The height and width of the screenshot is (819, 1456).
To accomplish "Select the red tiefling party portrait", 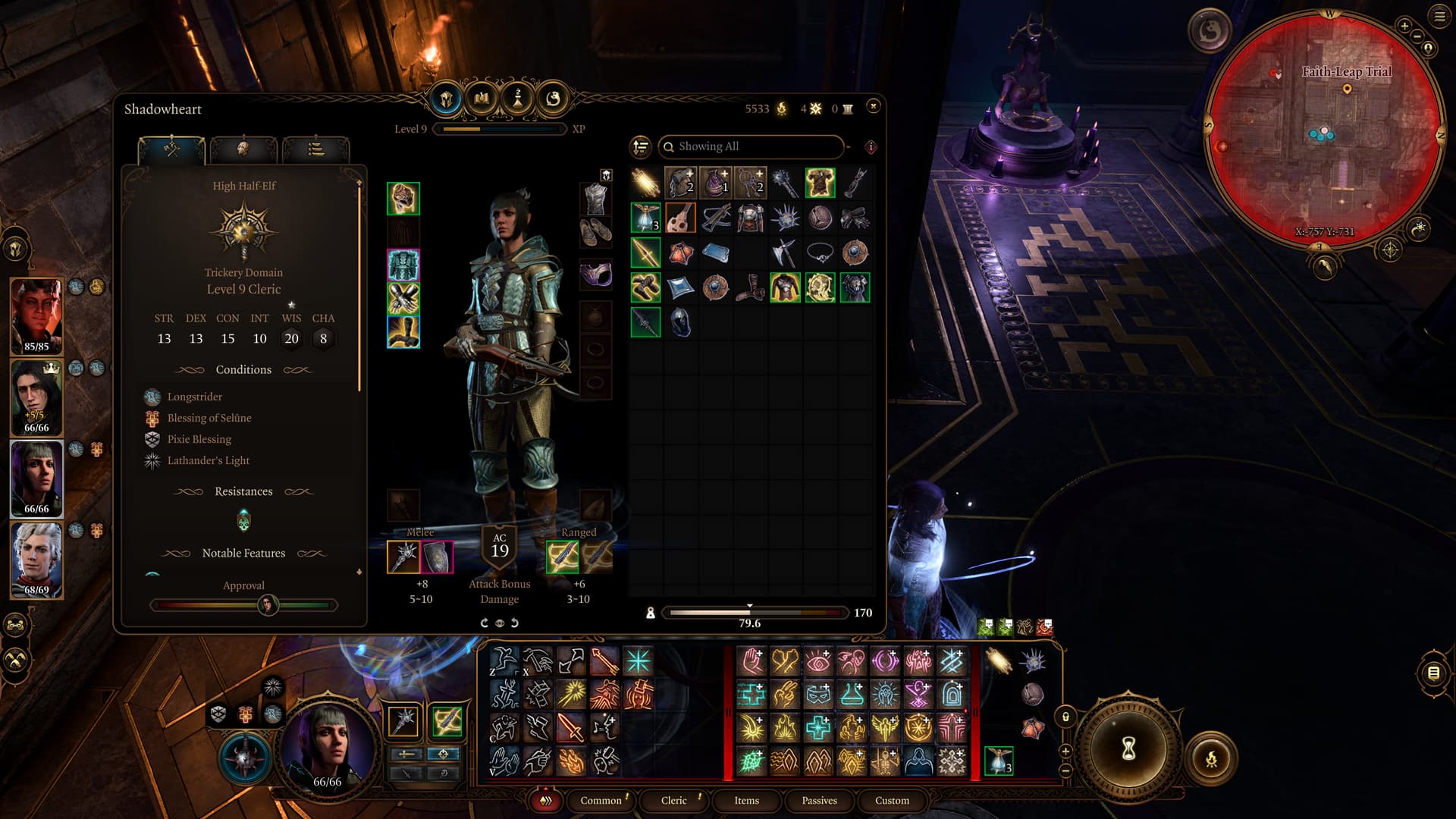I will (36, 315).
